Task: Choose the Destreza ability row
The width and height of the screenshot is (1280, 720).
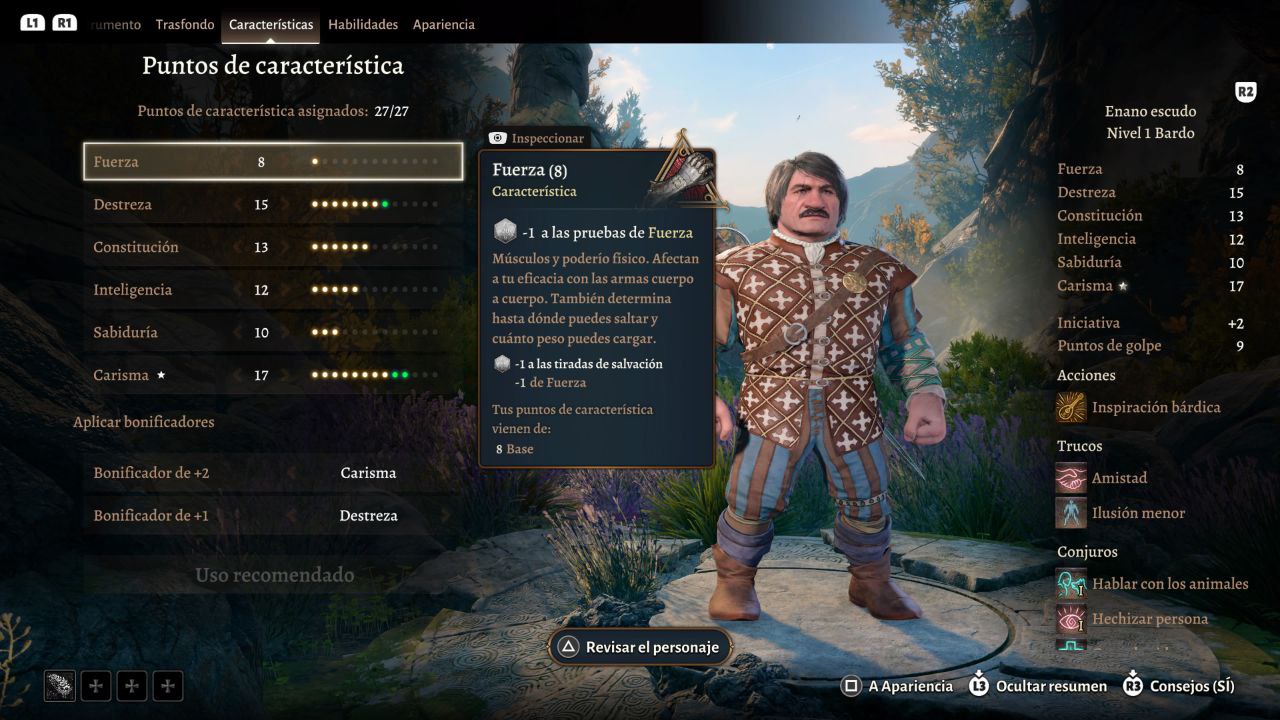Action: [272, 204]
